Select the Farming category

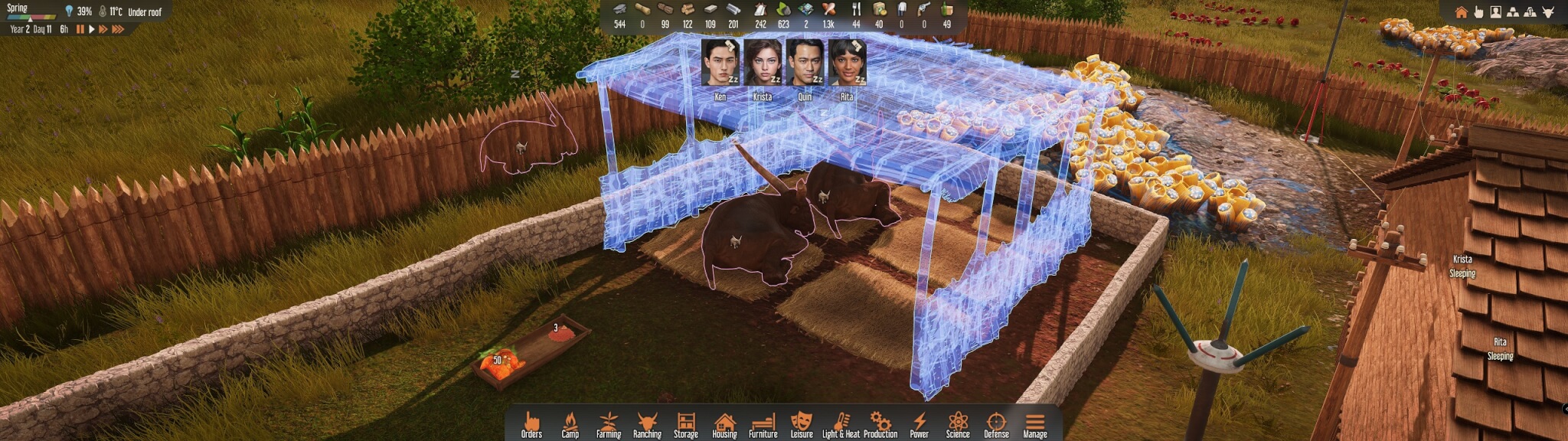(x=609, y=423)
